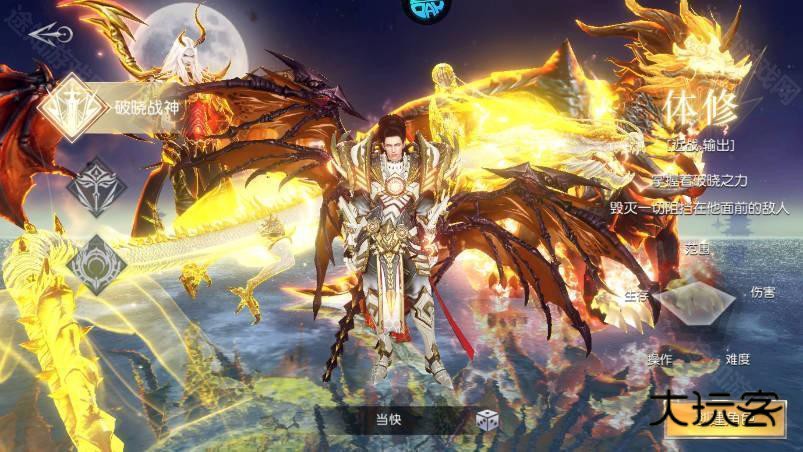The image size is (803, 452).
Task: Go back using the arrow icon
Action: point(50,34)
